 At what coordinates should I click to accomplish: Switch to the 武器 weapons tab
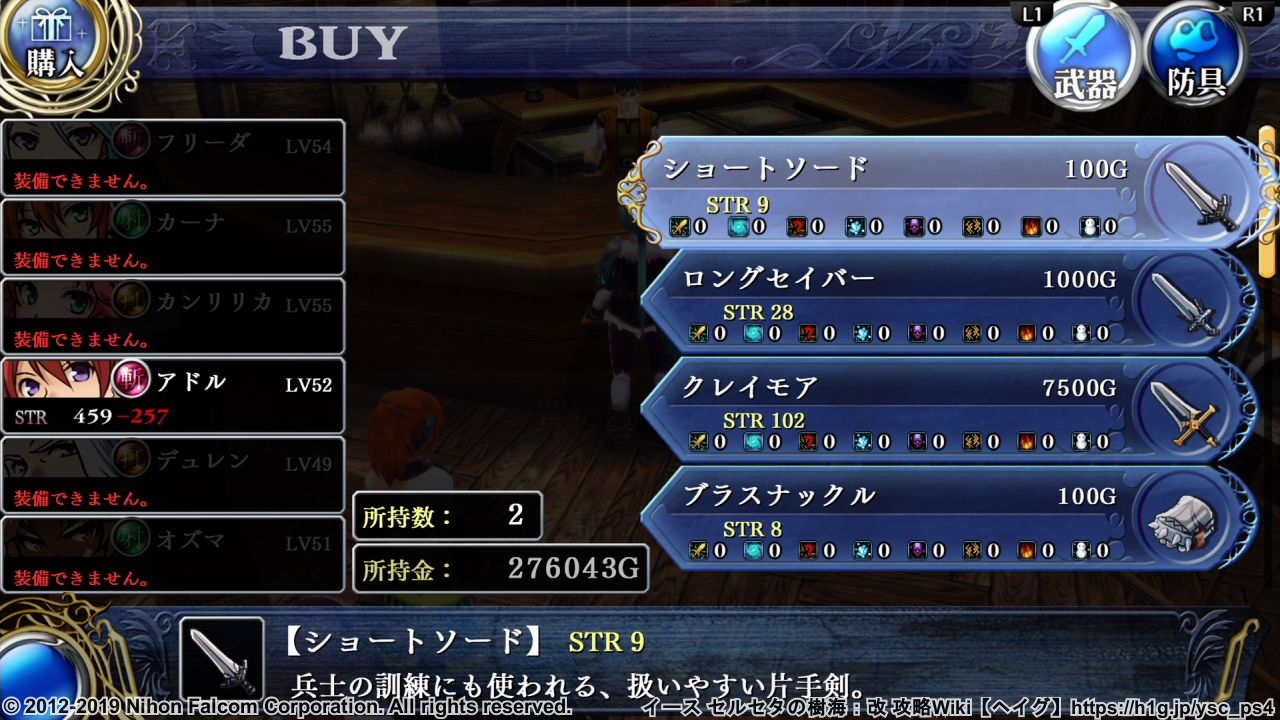click(x=1085, y=58)
